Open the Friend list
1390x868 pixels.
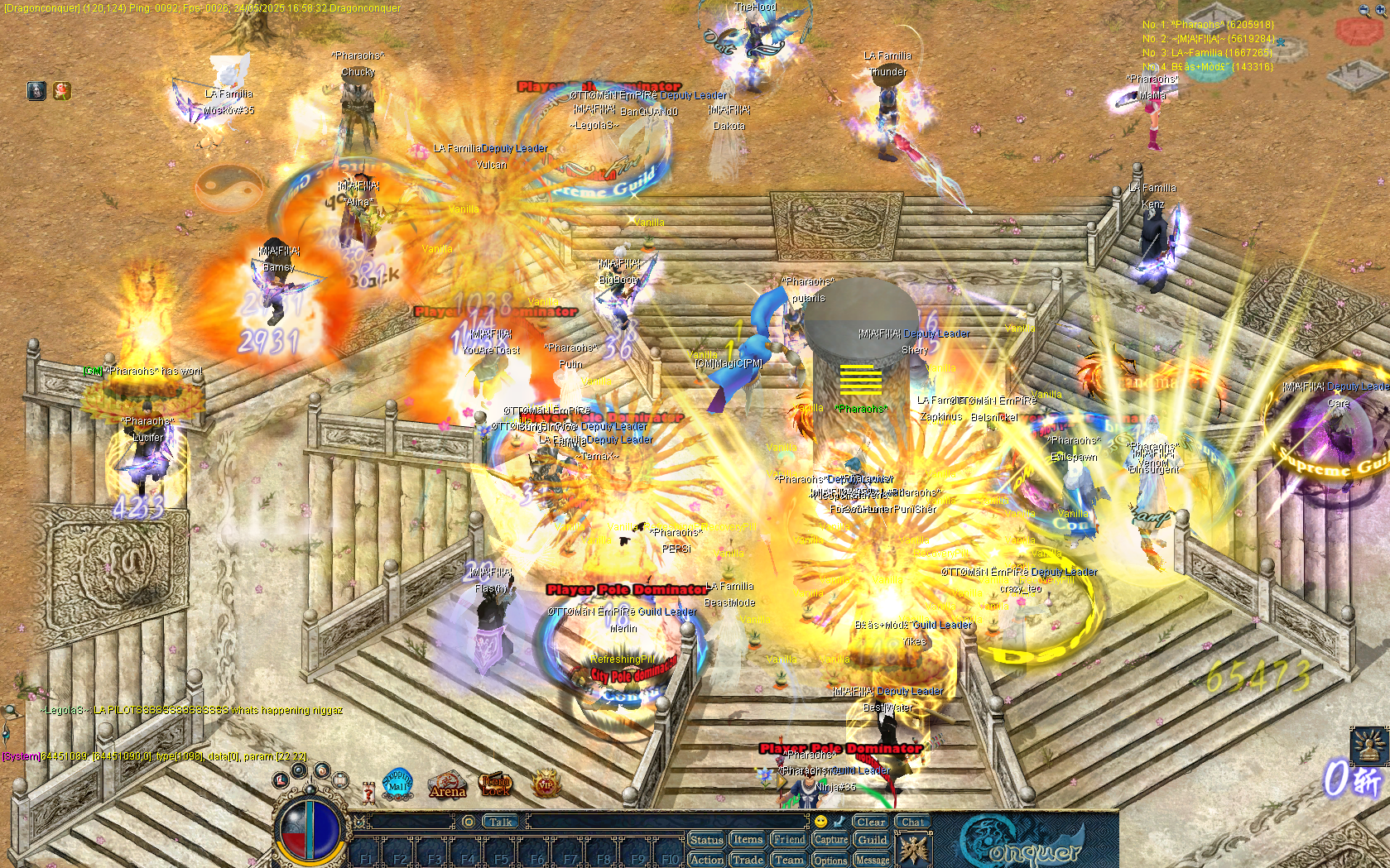coord(788,840)
